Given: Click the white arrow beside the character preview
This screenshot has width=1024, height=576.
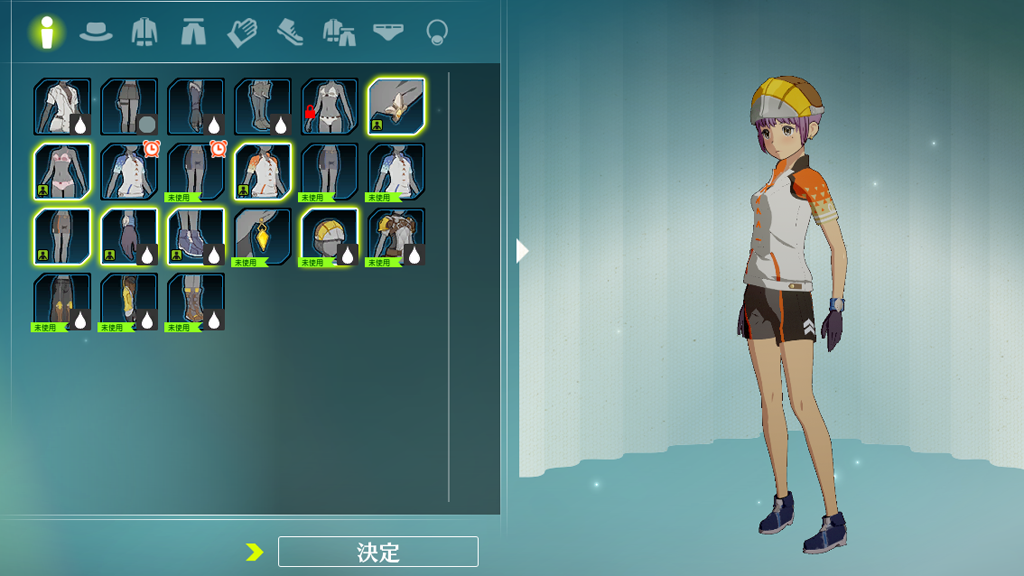Looking at the screenshot, I should click(522, 251).
